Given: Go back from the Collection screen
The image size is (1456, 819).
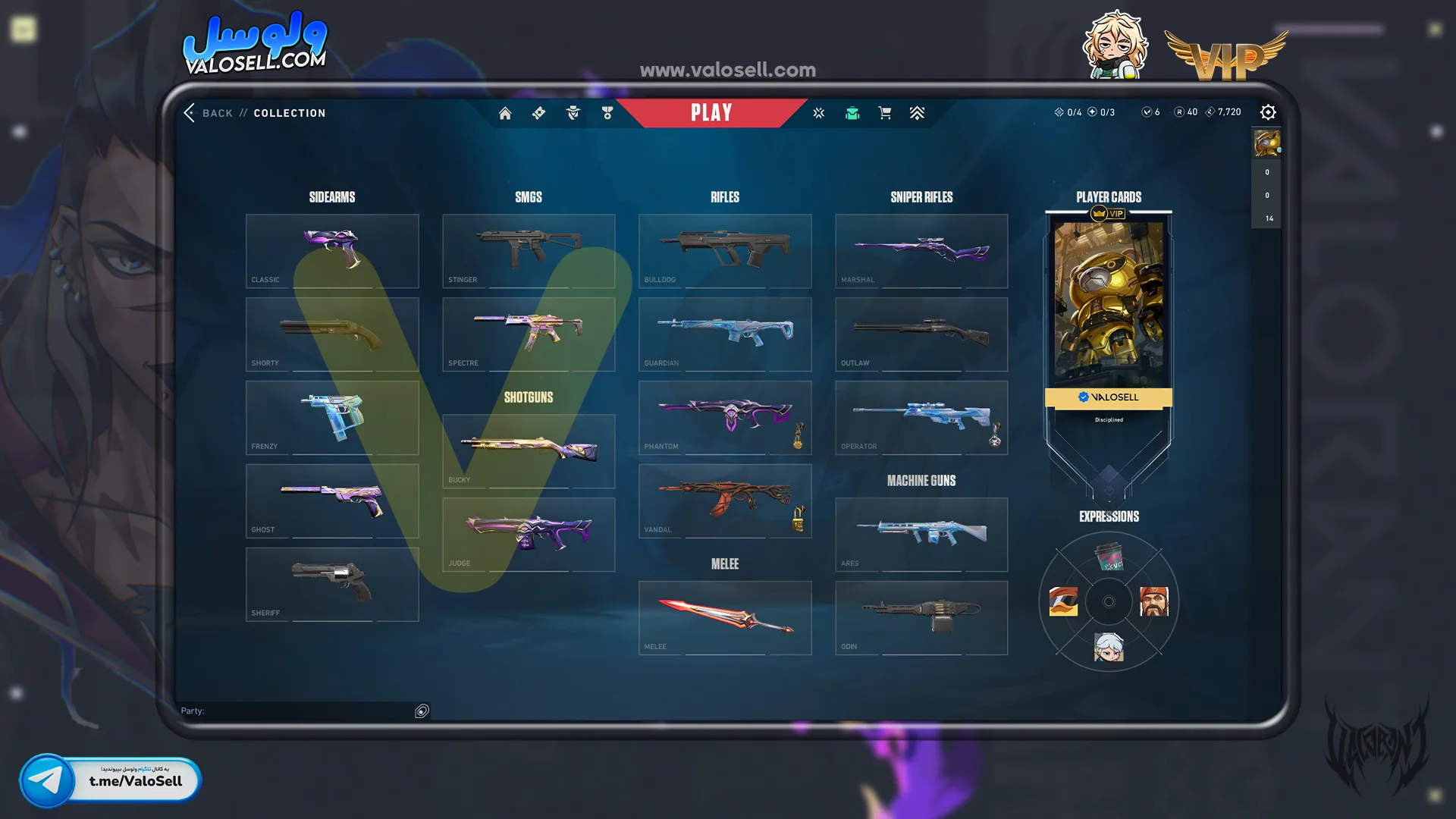Looking at the screenshot, I should tap(206, 113).
